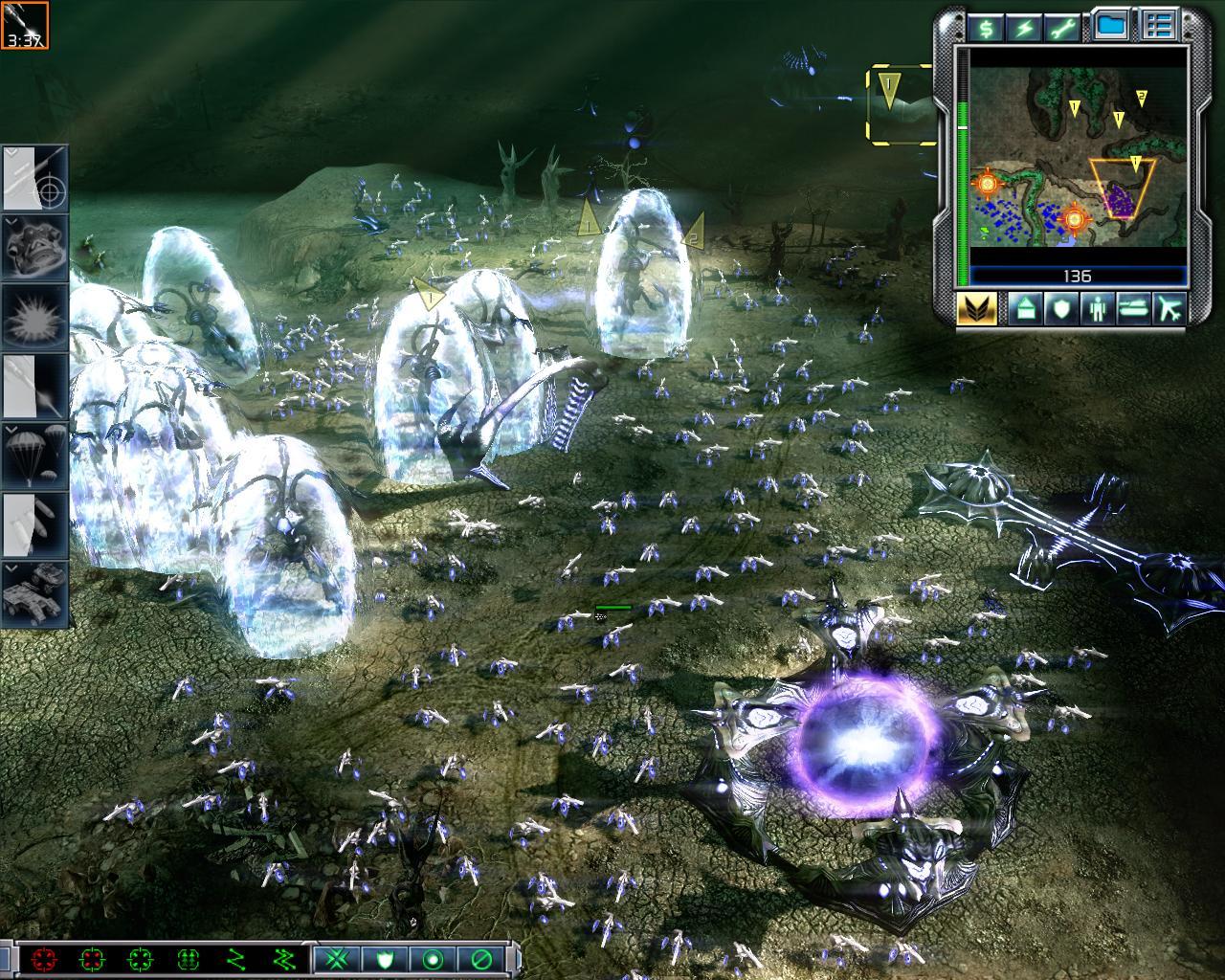Activate the paratrooper drop support power

(35, 455)
